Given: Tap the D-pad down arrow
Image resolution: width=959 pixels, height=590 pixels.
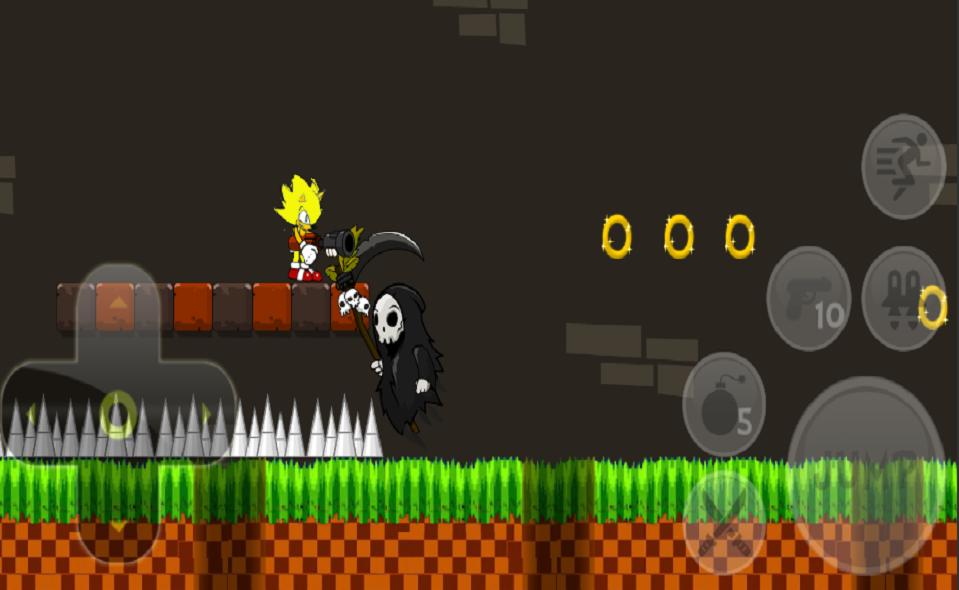Looking at the screenshot, I should [x=118, y=525].
